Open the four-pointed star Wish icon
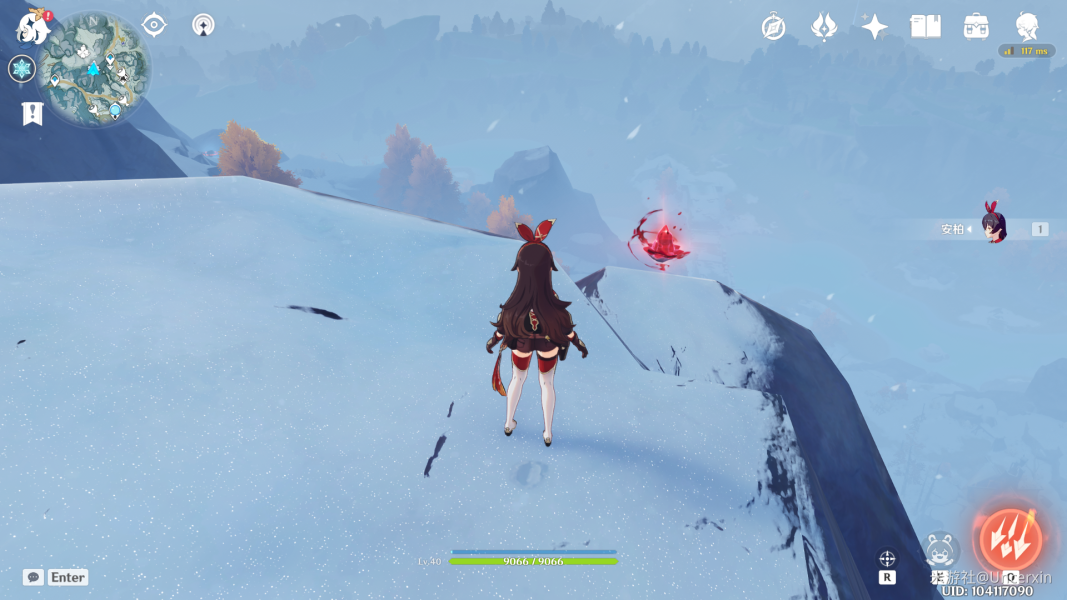Image resolution: width=1067 pixels, height=600 pixels. (875, 27)
